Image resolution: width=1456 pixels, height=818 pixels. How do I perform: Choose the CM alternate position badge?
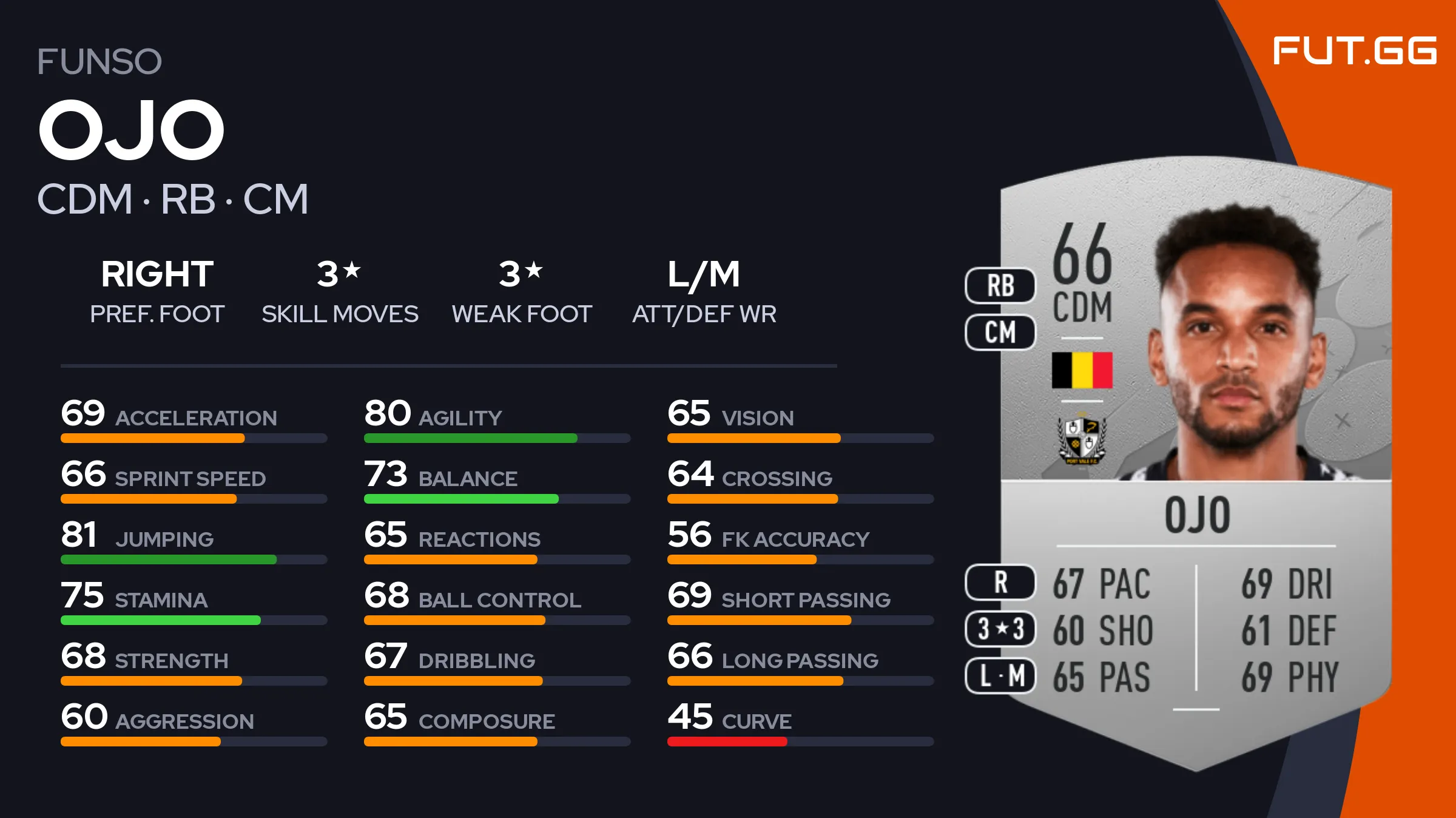1000,332
